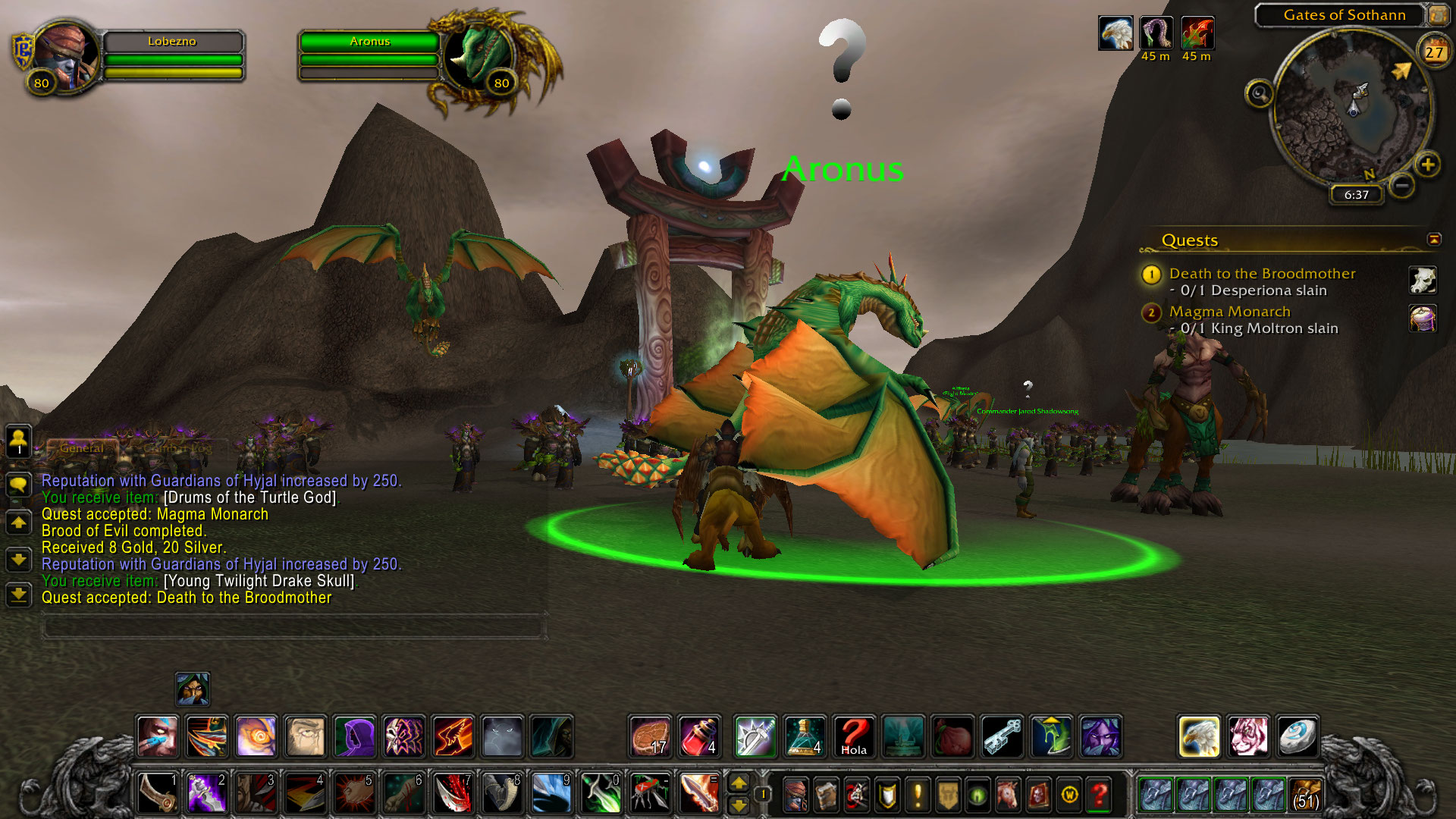Open the red question mark help button

coord(1099,795)
